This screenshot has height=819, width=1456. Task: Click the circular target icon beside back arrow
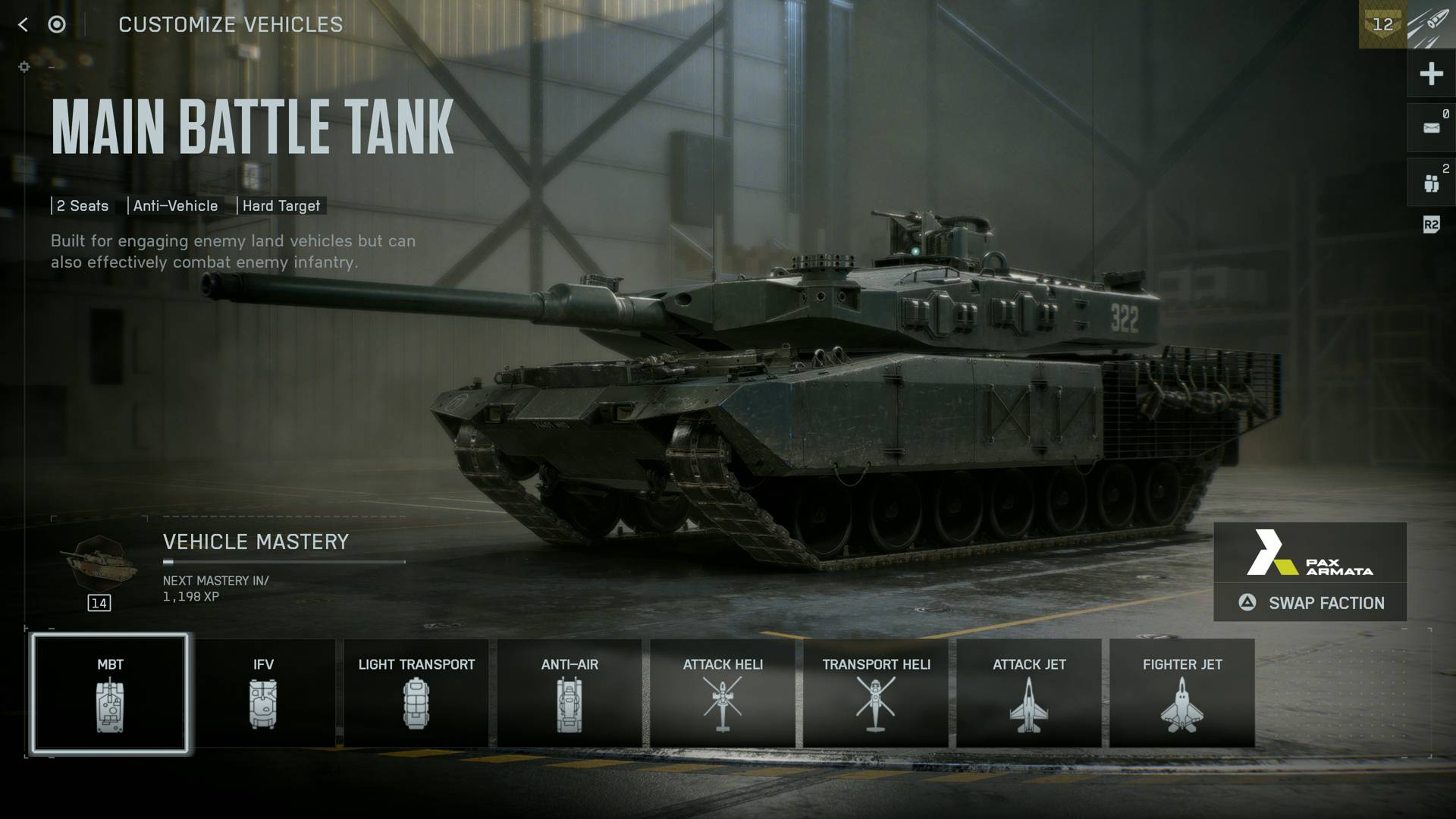tap(57, 25)
